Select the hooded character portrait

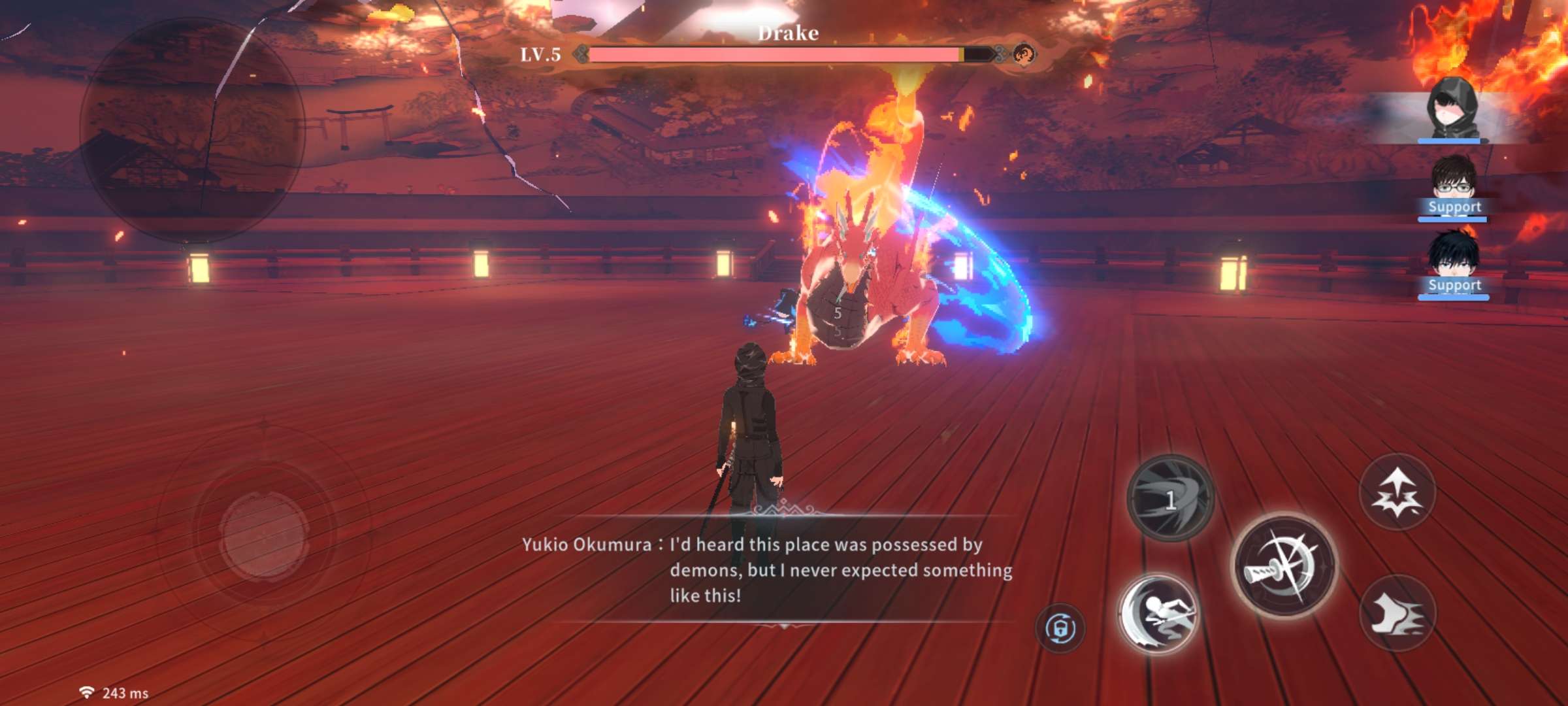pyautogui.click(x=1452, y=110)
